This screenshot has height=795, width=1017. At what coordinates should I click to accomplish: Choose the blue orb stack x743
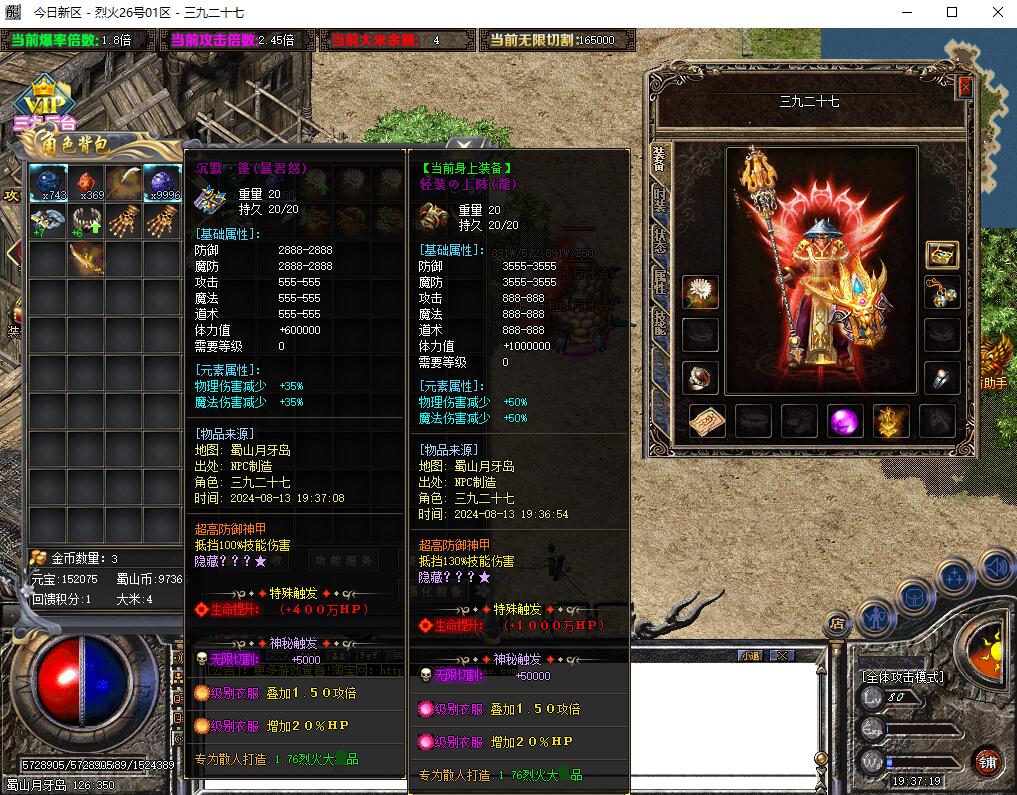[47, 182]
